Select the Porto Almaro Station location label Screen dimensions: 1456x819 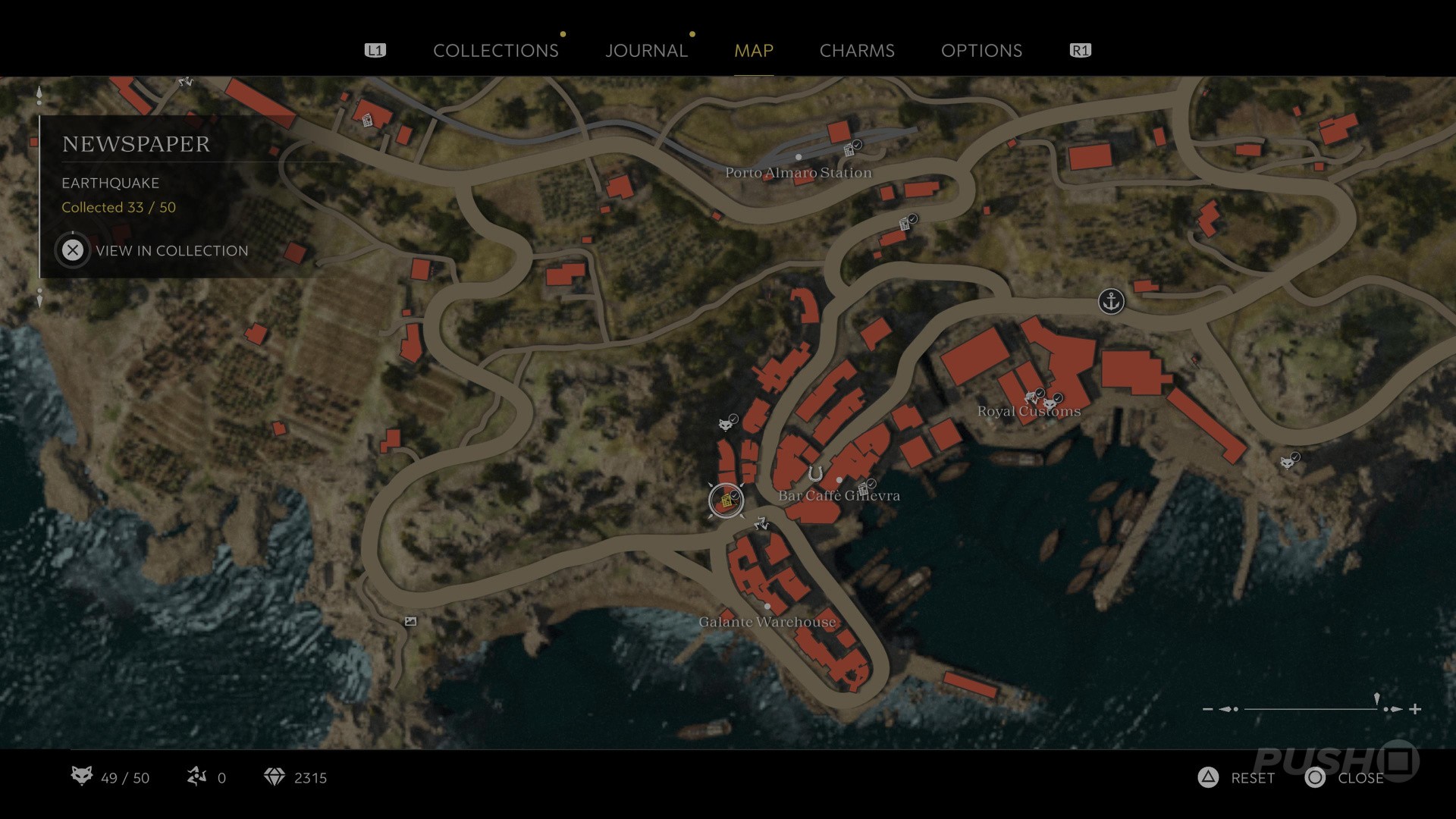coord(798,173)
